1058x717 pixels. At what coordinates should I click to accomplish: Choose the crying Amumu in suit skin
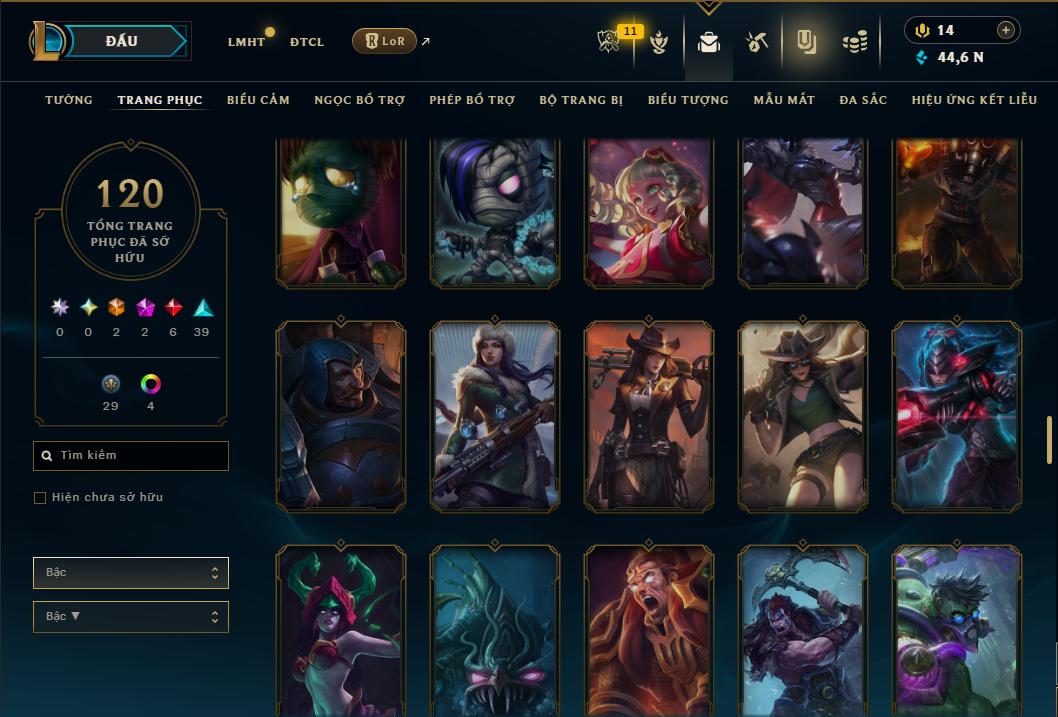click(341, 212)
